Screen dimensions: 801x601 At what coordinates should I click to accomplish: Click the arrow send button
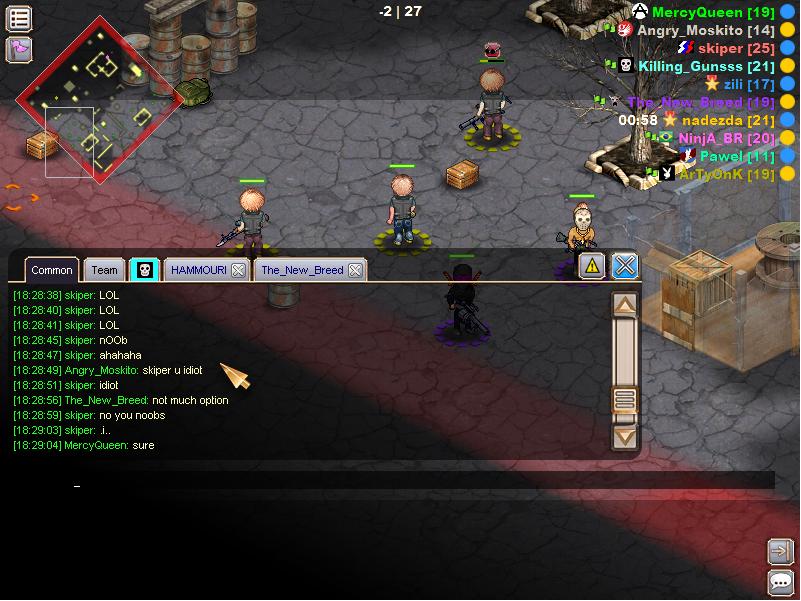pyautogui.click(x=780, y=551)
